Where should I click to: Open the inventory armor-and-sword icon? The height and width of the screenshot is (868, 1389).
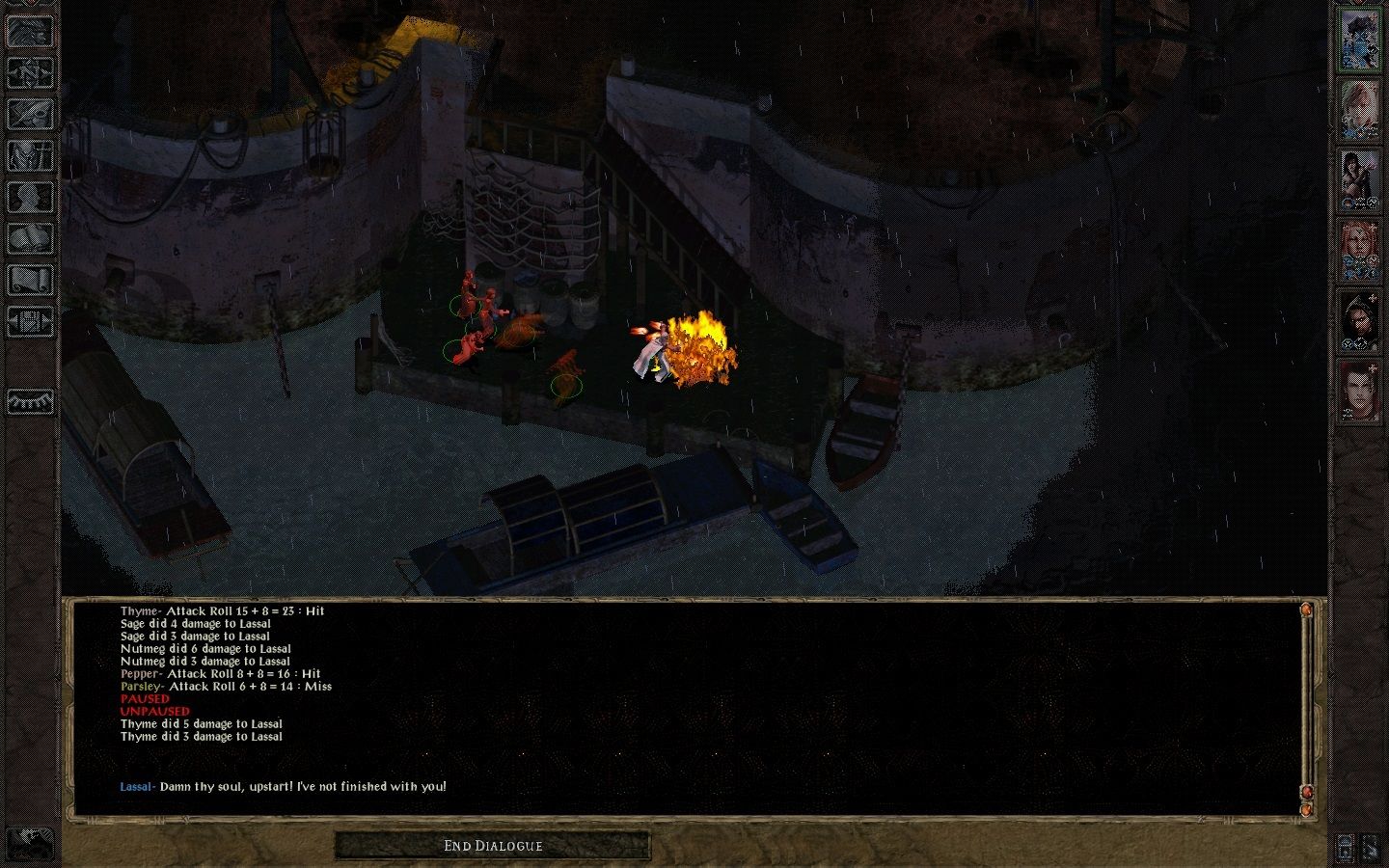(30, 156)
